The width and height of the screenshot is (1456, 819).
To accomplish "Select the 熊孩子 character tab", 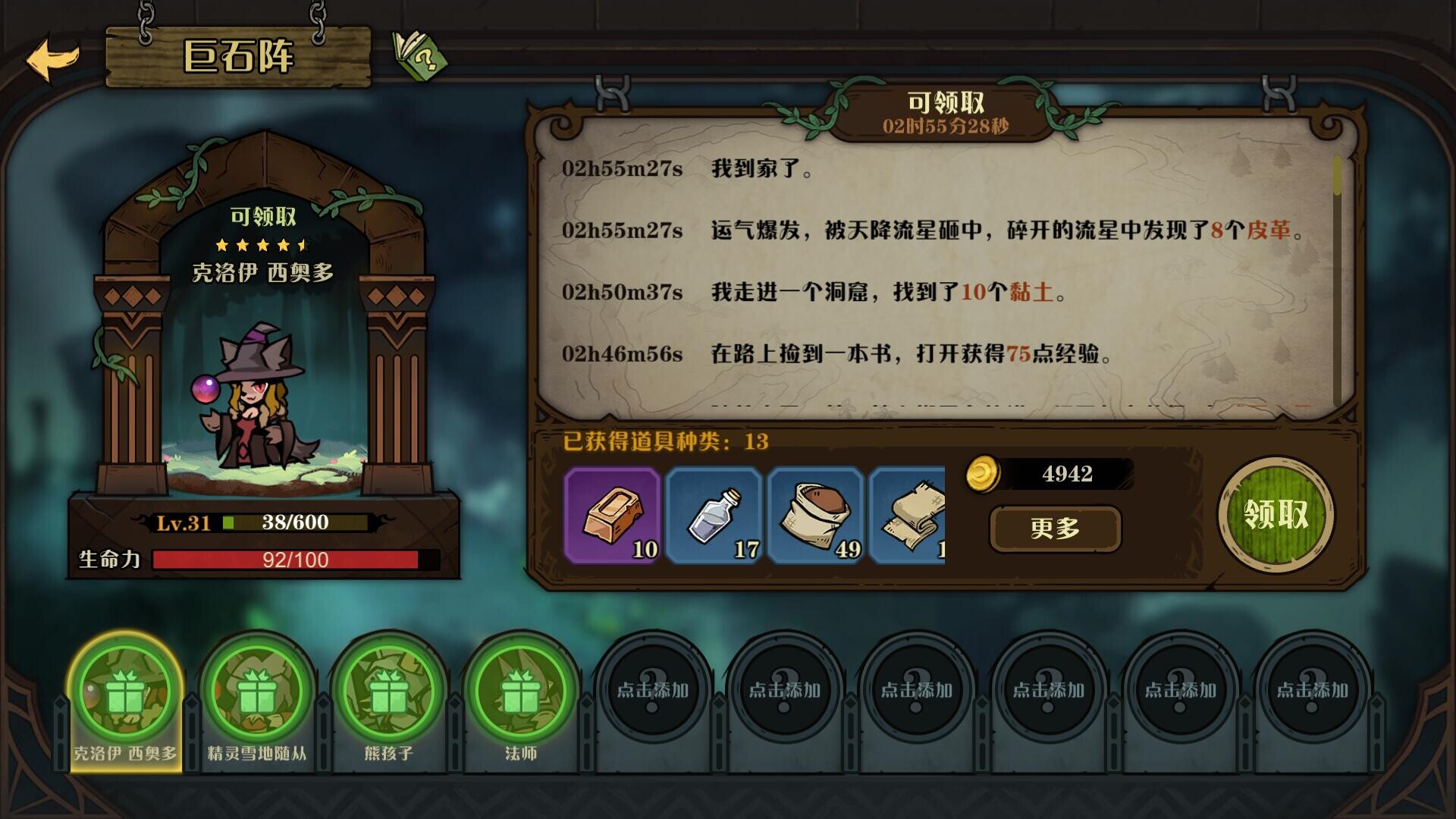I will (389, 690).
